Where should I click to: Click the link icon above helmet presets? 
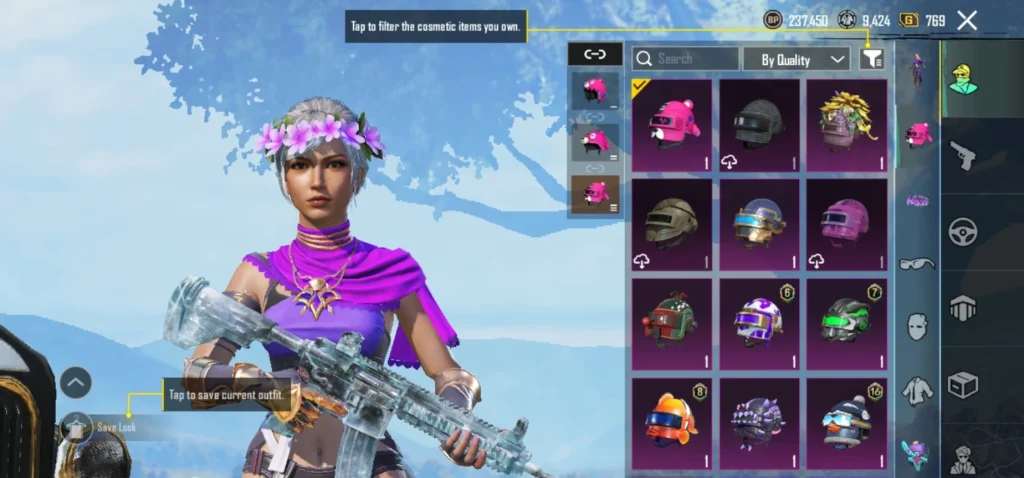pyautogui.click(x=595, y=56)
